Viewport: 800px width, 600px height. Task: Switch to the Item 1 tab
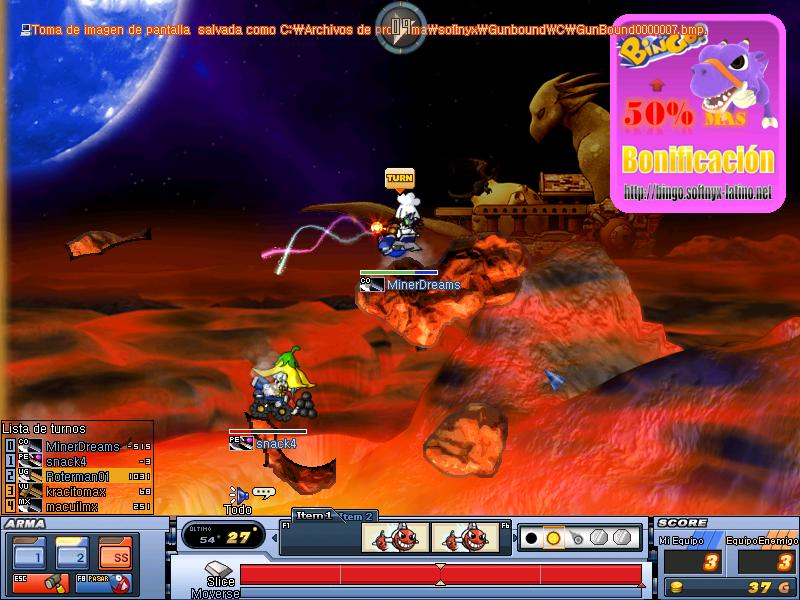pos(312,515)
